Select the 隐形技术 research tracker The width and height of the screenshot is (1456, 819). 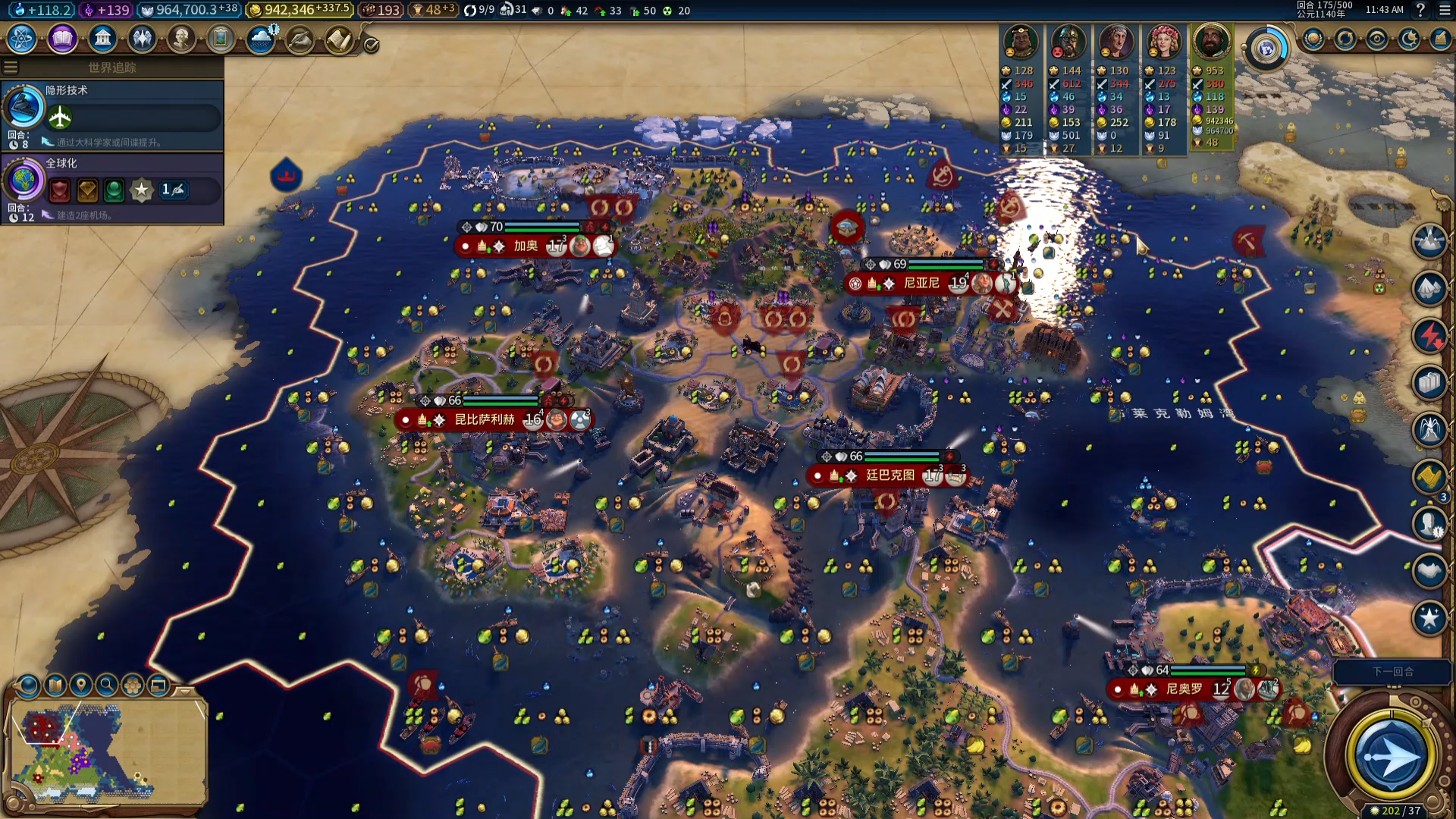click(112, 114)
